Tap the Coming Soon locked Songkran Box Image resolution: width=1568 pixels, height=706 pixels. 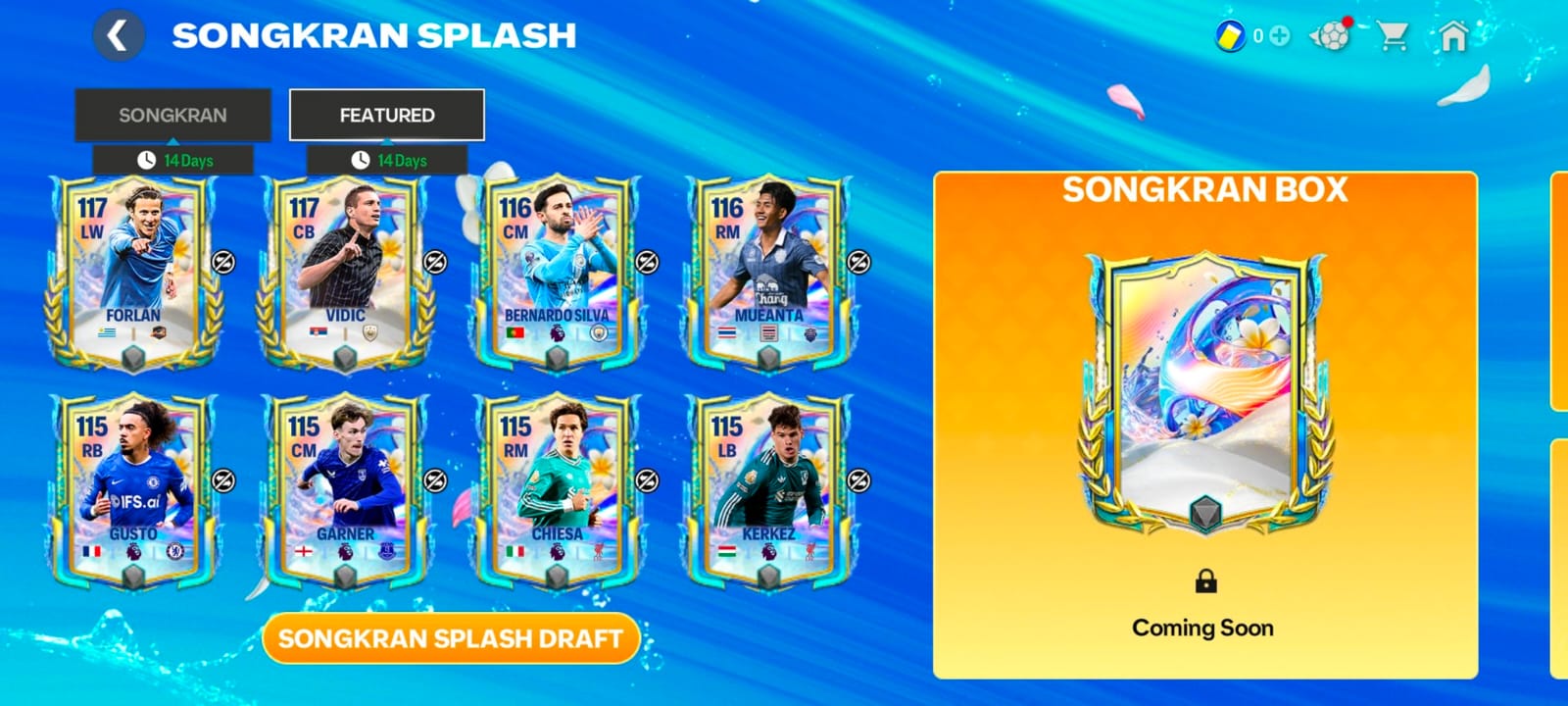(x=1202, y=627)
